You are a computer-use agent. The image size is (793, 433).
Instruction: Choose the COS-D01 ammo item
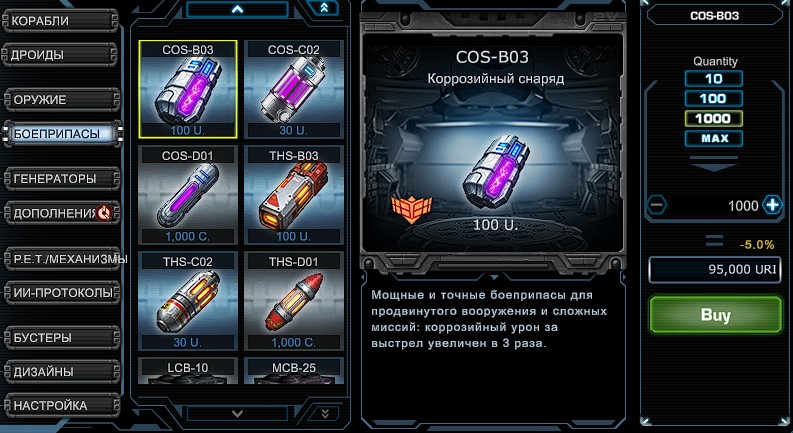tap(187, 196)
